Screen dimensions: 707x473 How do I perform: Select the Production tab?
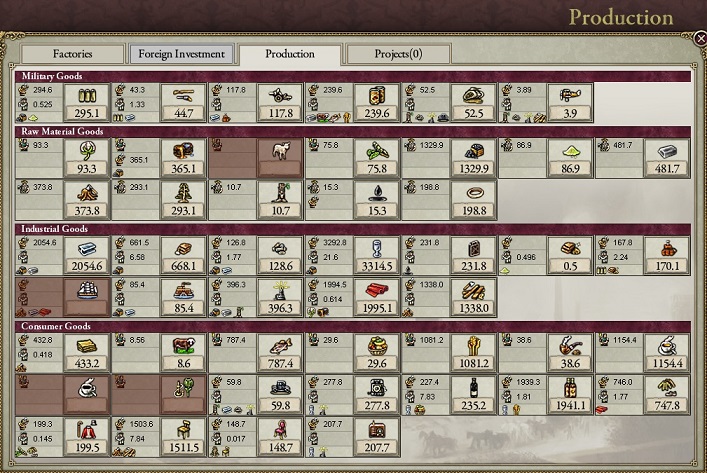point(290,54)
